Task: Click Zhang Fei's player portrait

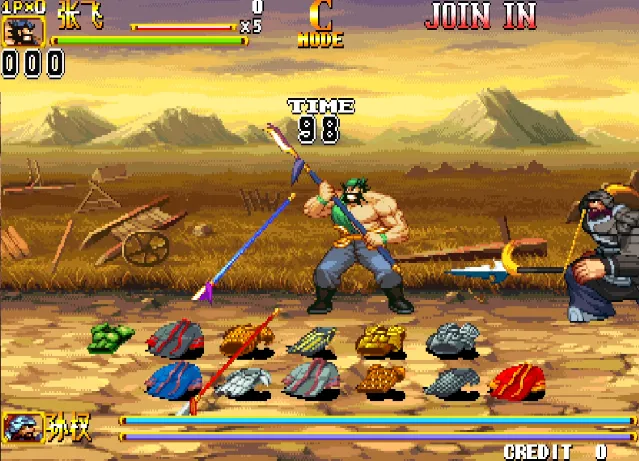Action: pos(18,31)
